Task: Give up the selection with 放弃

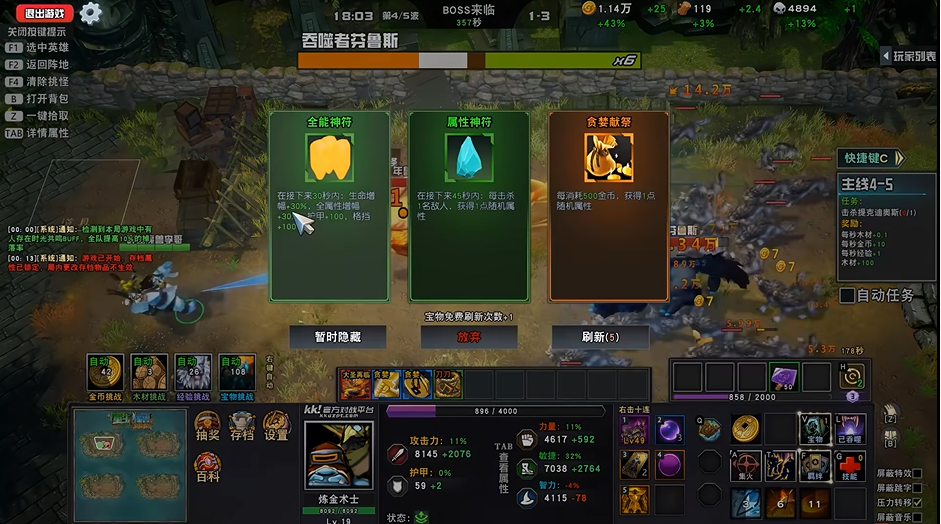Action: [468, 337]
